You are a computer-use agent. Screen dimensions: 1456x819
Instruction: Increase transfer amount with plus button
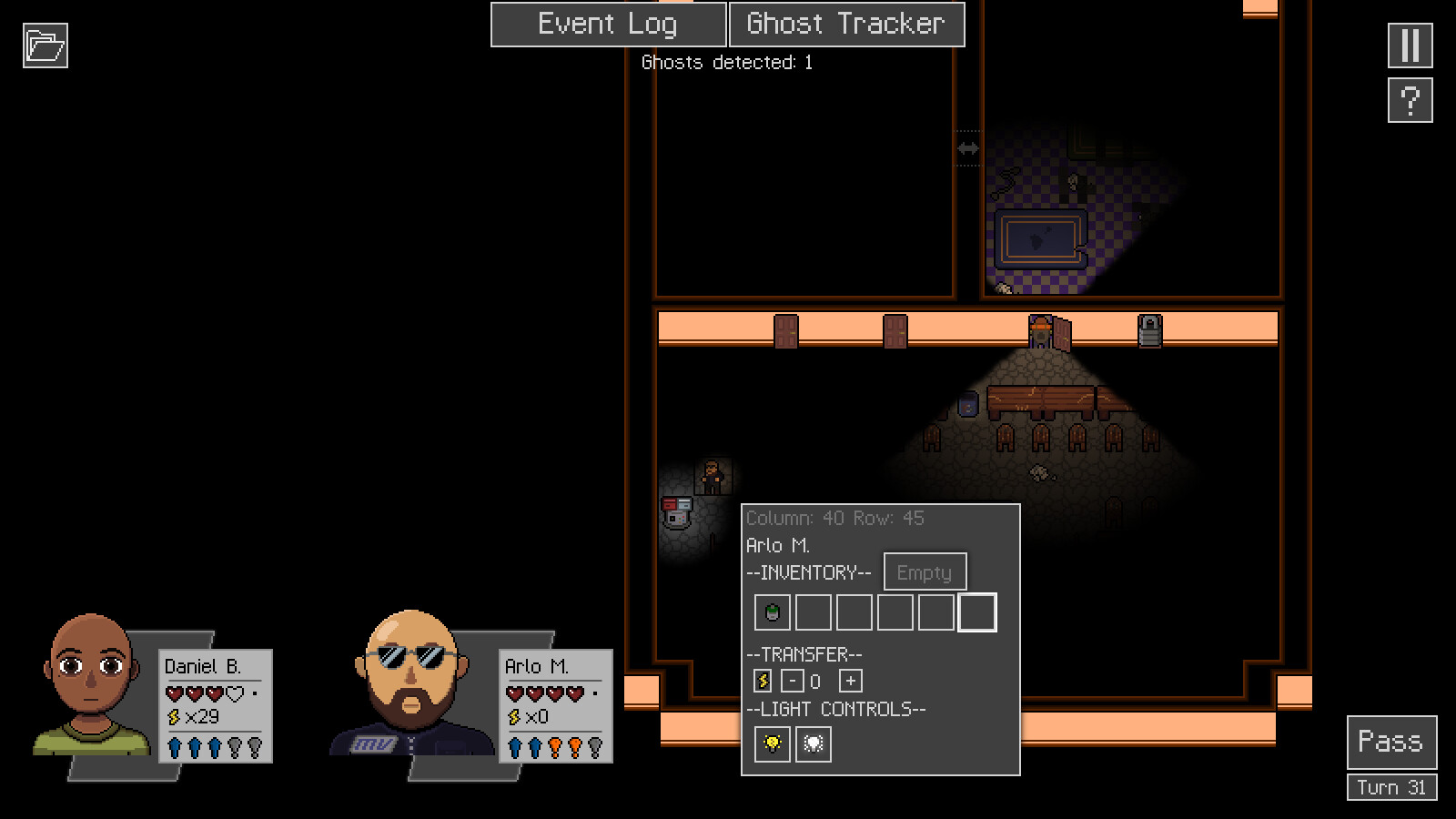coord(848,680)
